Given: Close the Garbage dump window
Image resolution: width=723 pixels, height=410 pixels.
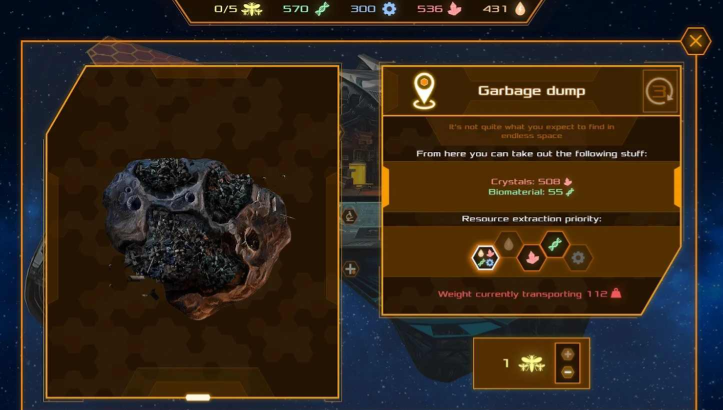Looking at the screenshot, I should tap(695, 41).
